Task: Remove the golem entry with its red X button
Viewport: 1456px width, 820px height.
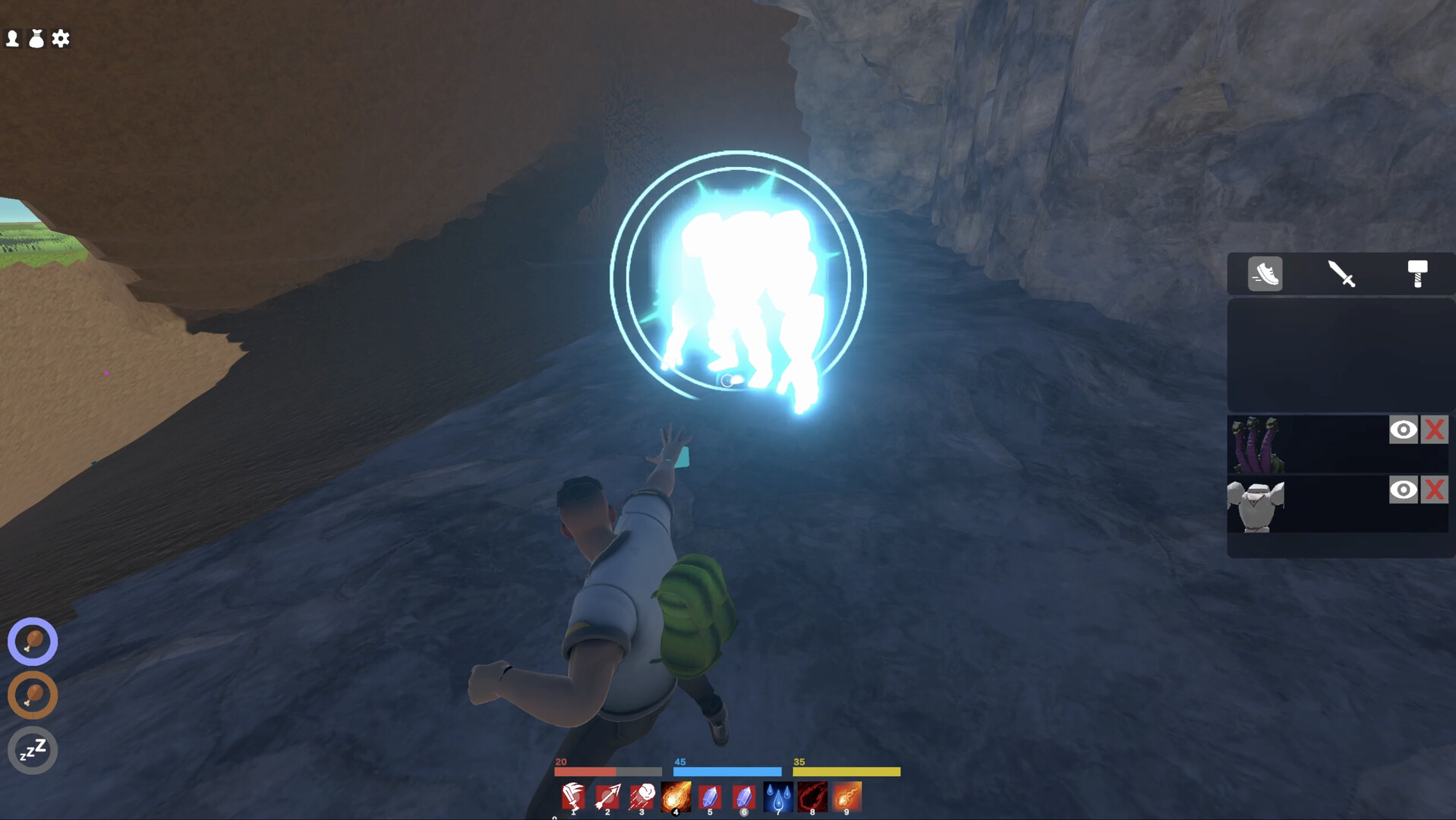Action: [x=1435, y=490]
